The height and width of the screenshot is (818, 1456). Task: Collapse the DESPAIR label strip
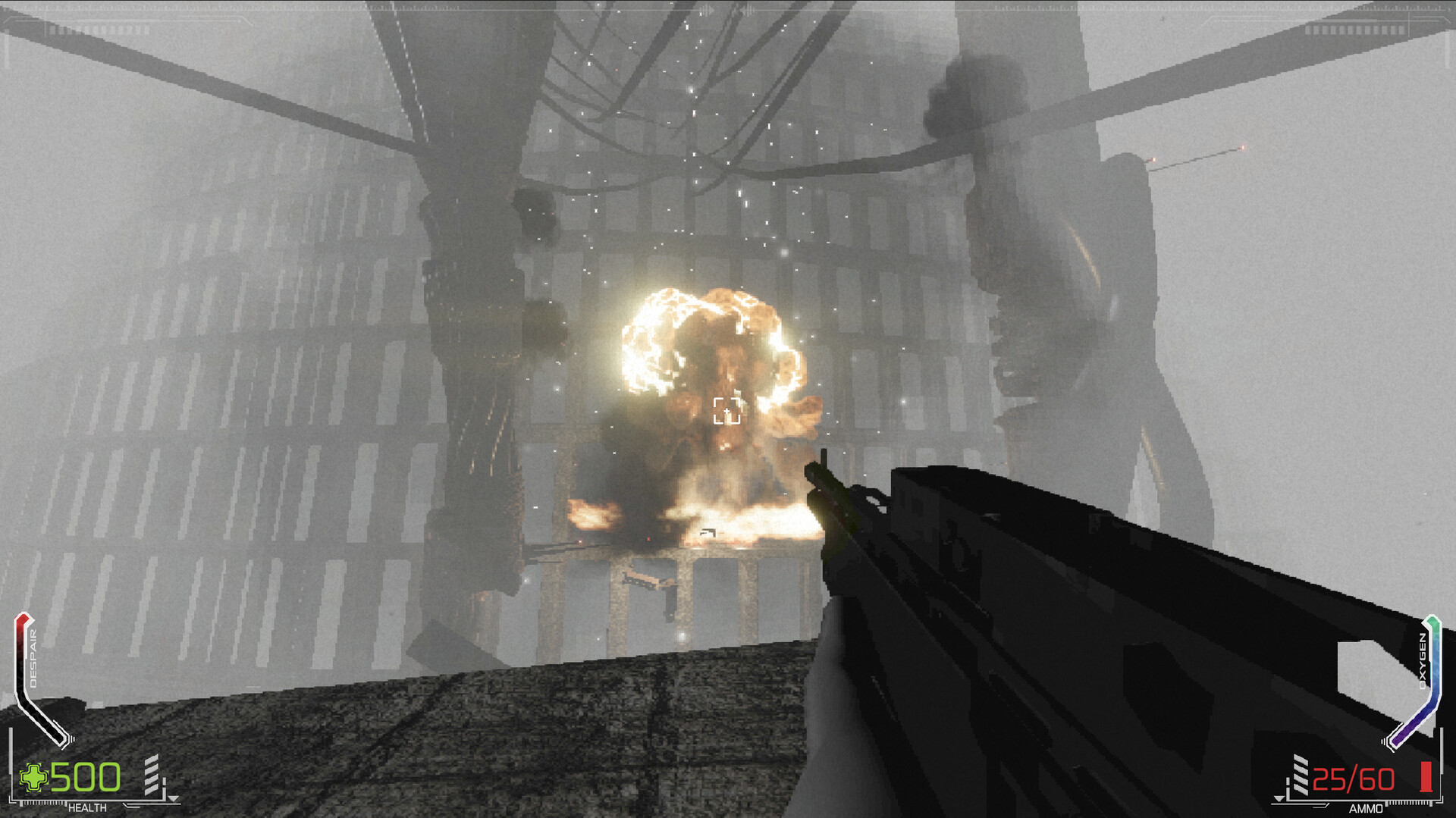(x=33, y=658)
